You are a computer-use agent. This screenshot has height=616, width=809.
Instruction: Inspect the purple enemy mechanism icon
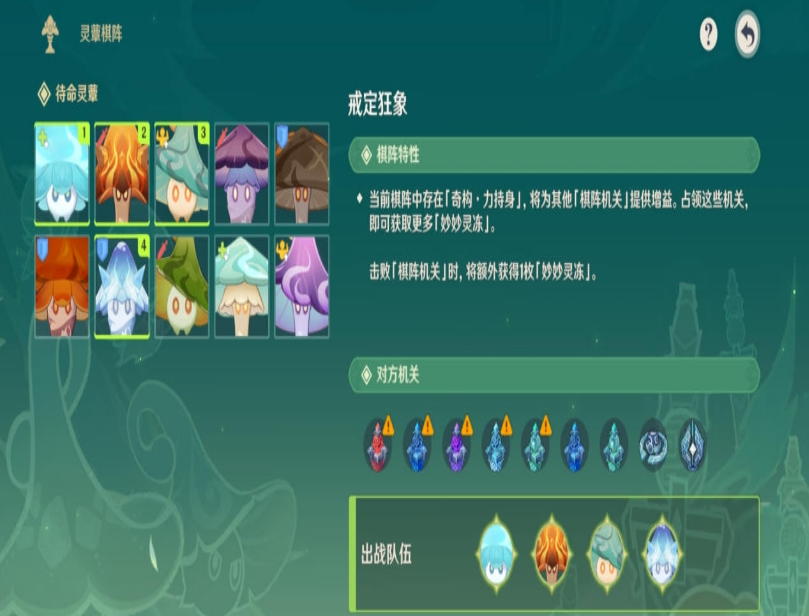[456, 444]
